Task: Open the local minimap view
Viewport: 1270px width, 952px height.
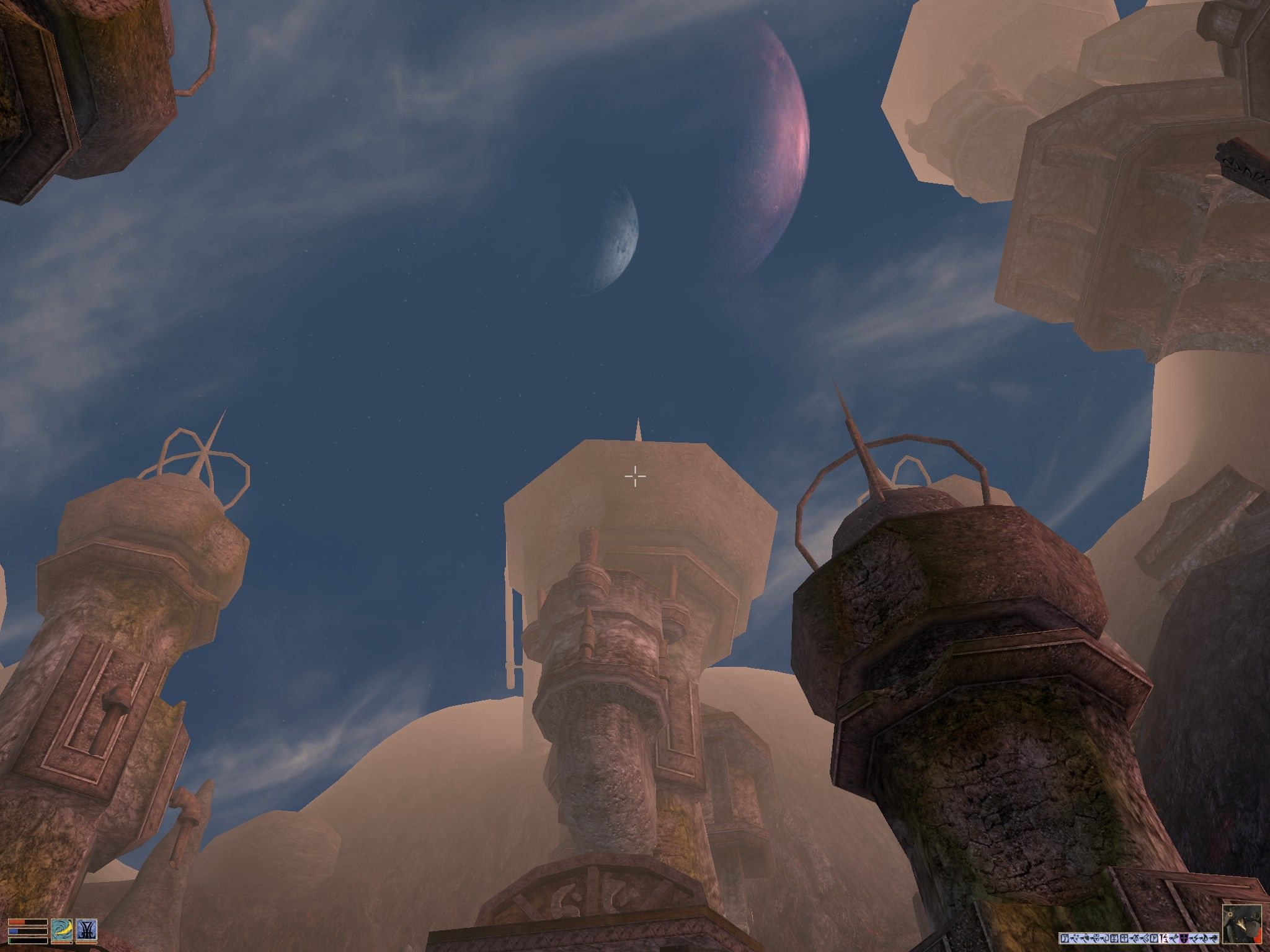Action: pyautogui.click(x=1242, y=925)
